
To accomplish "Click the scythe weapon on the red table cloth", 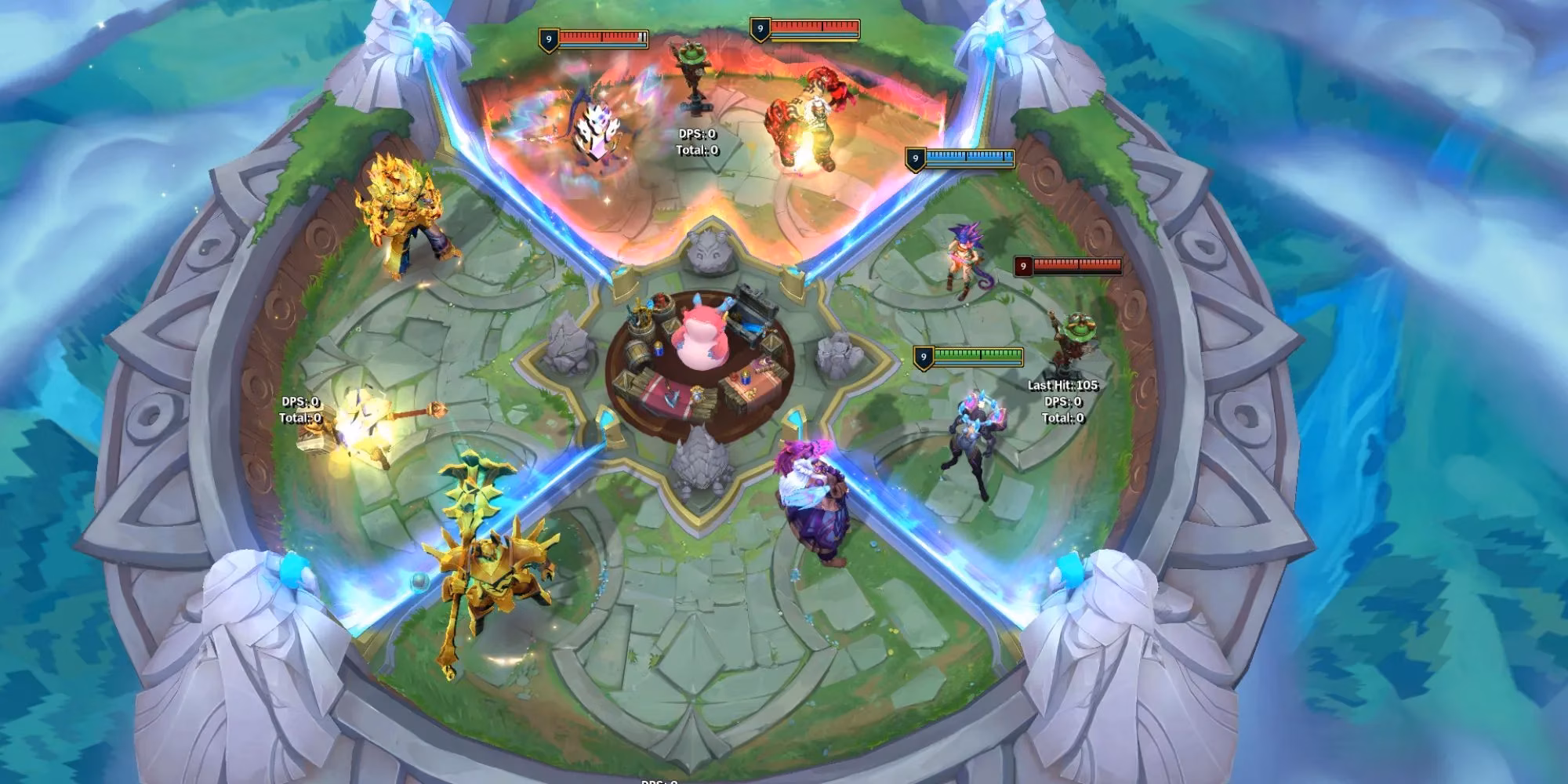I will click(x=670, y=397).
